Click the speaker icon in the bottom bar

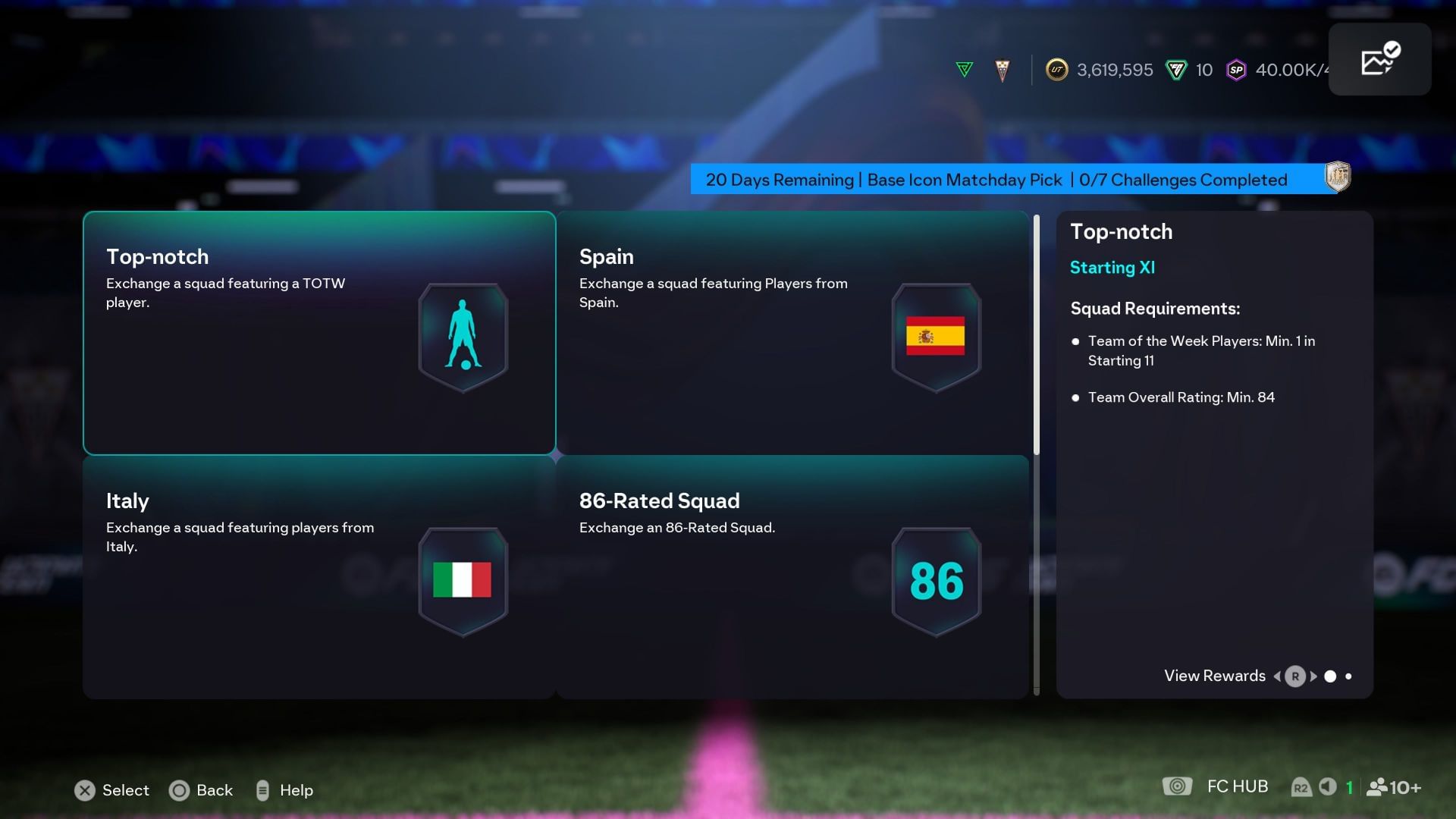[1327, 786]
